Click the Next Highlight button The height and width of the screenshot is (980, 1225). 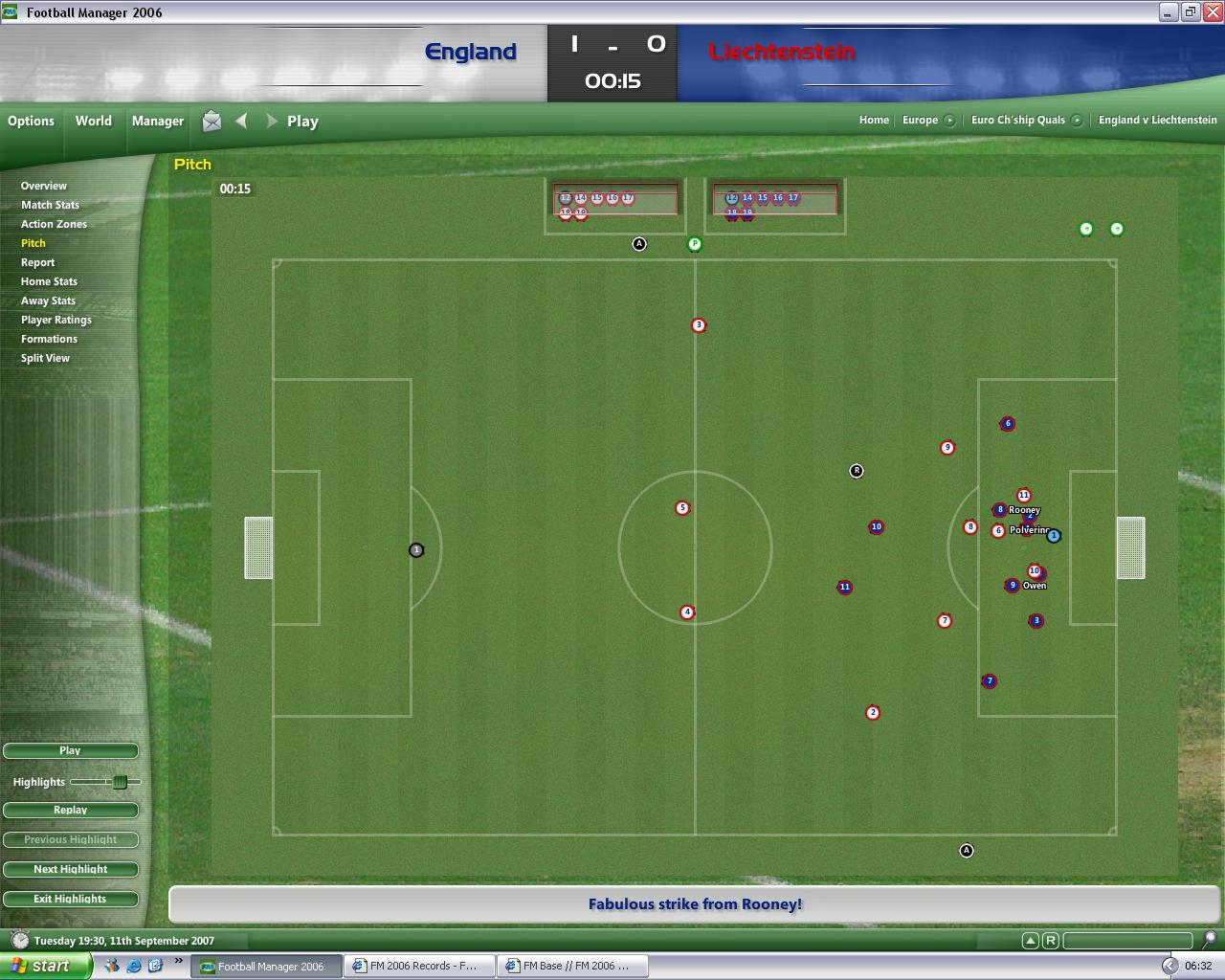point(70,869)
